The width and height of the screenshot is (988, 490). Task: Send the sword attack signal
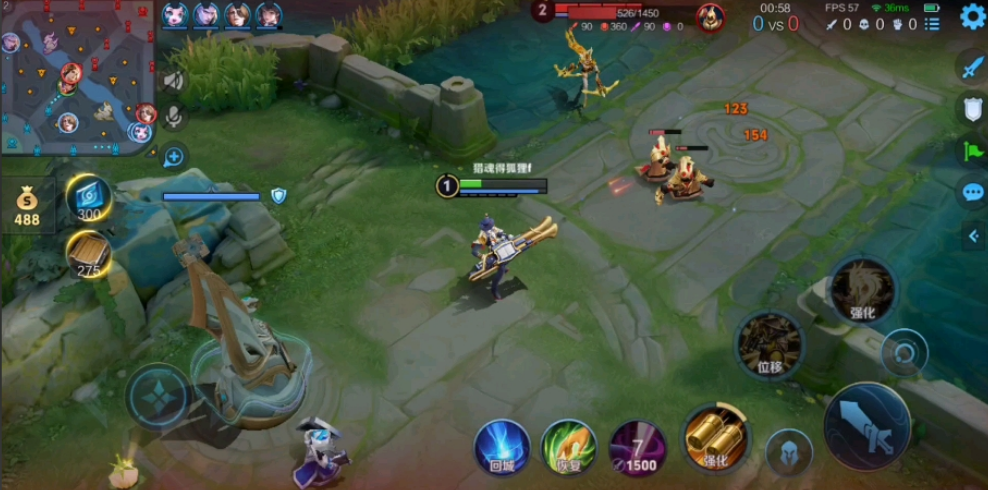tap(972, 67)
